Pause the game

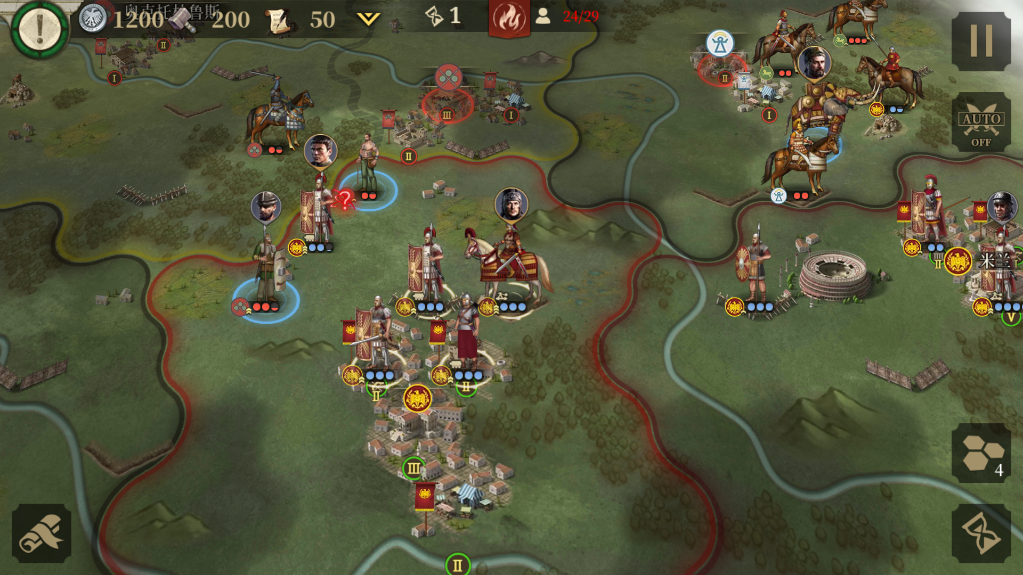[x=980, y=41]
